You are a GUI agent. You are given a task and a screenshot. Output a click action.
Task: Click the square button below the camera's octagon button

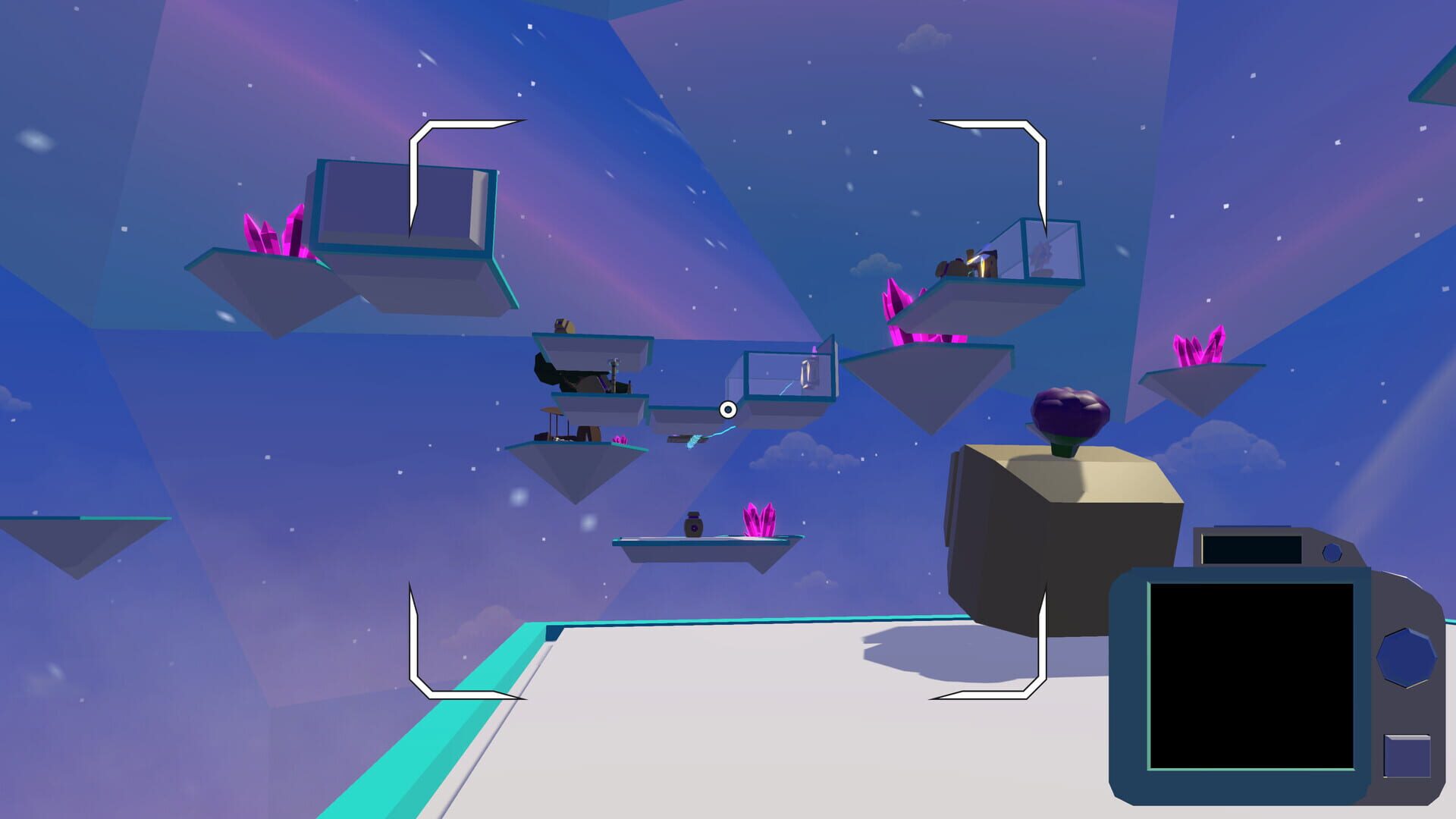1407,755
